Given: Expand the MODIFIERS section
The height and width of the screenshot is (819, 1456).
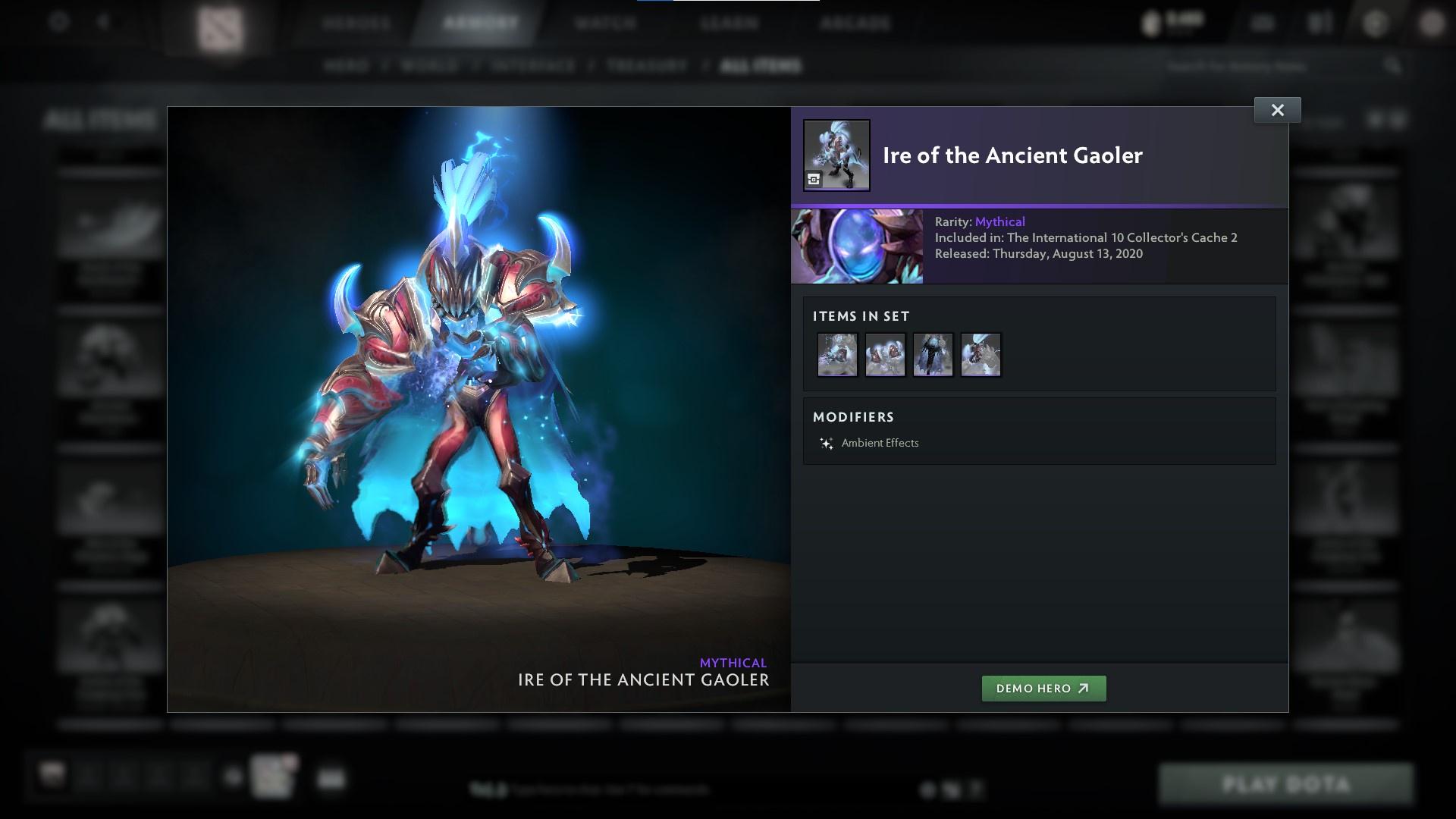Looking at the screenshot, I should (854, 417).
